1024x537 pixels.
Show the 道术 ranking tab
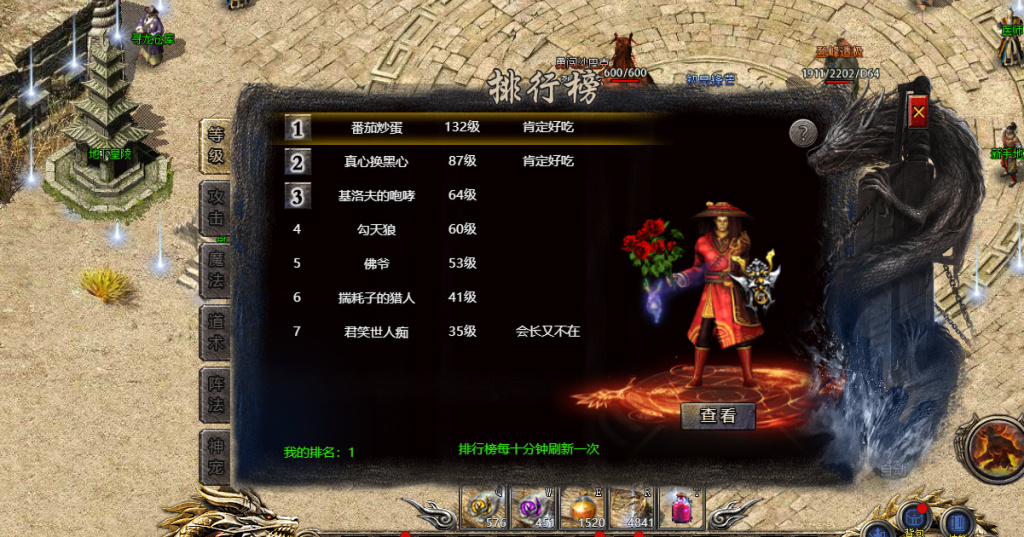coord(216,332)
